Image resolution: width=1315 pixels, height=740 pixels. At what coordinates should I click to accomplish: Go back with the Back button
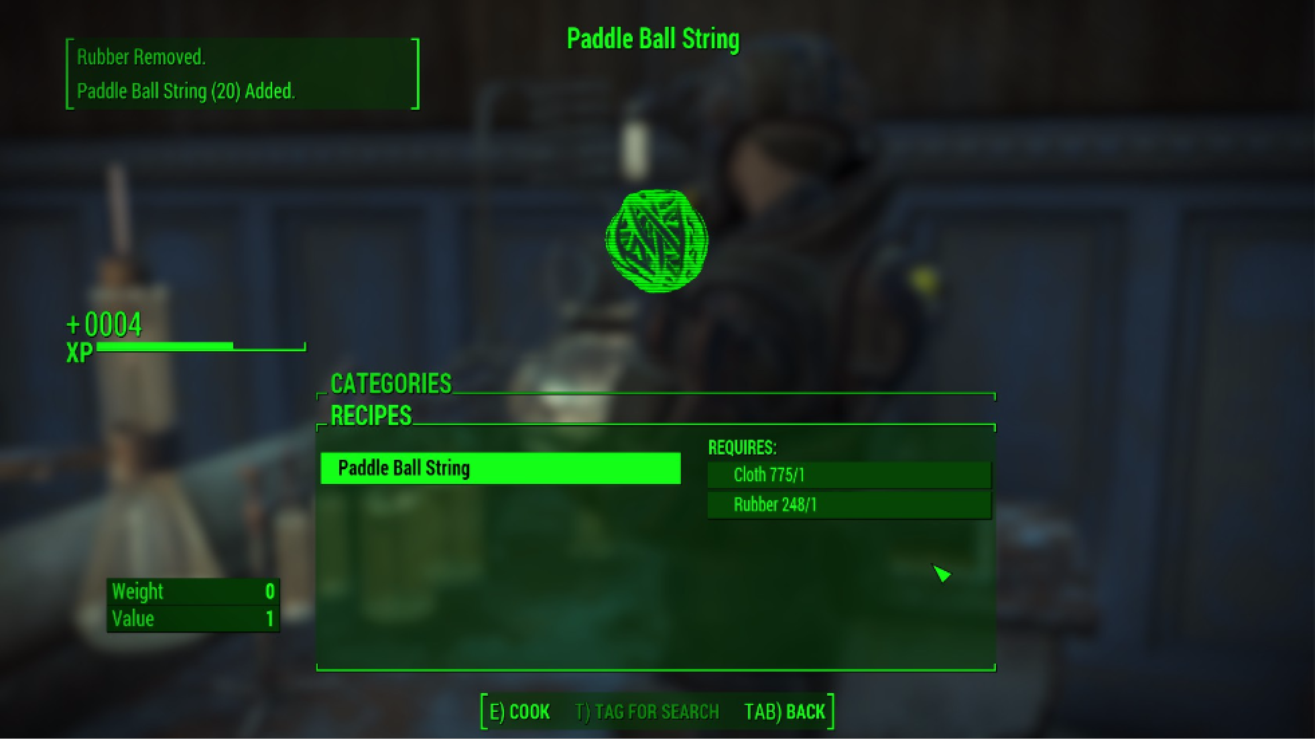tap(785, 712)
